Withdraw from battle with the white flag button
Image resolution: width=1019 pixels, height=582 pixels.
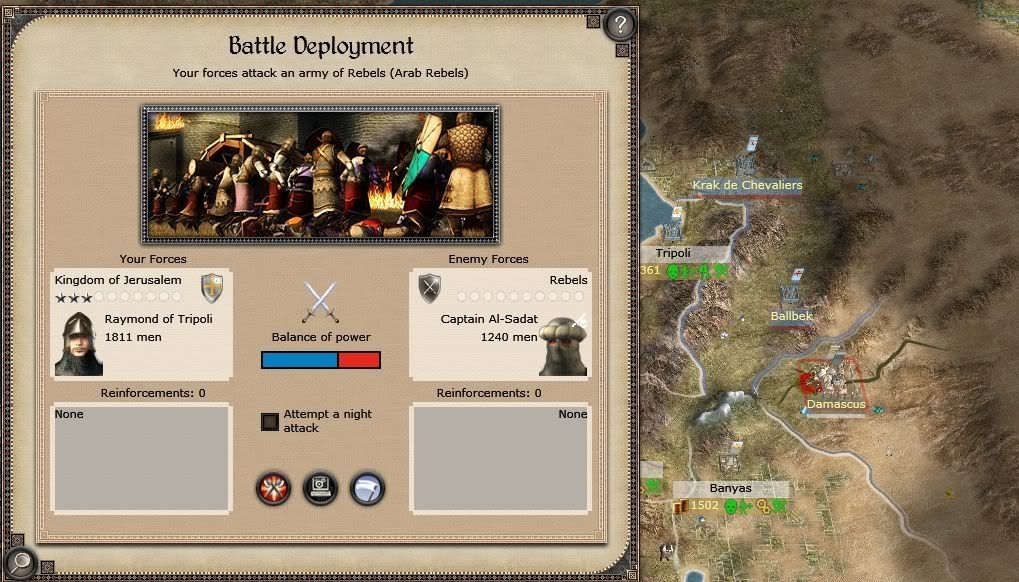[367, 488]
